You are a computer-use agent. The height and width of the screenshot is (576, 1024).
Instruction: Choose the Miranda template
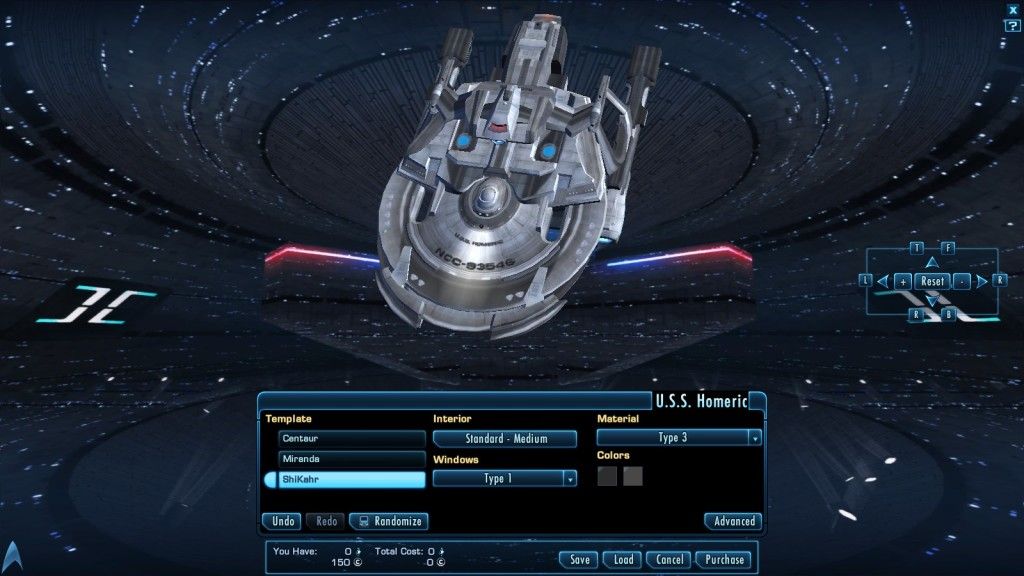[x=352, y=459]
